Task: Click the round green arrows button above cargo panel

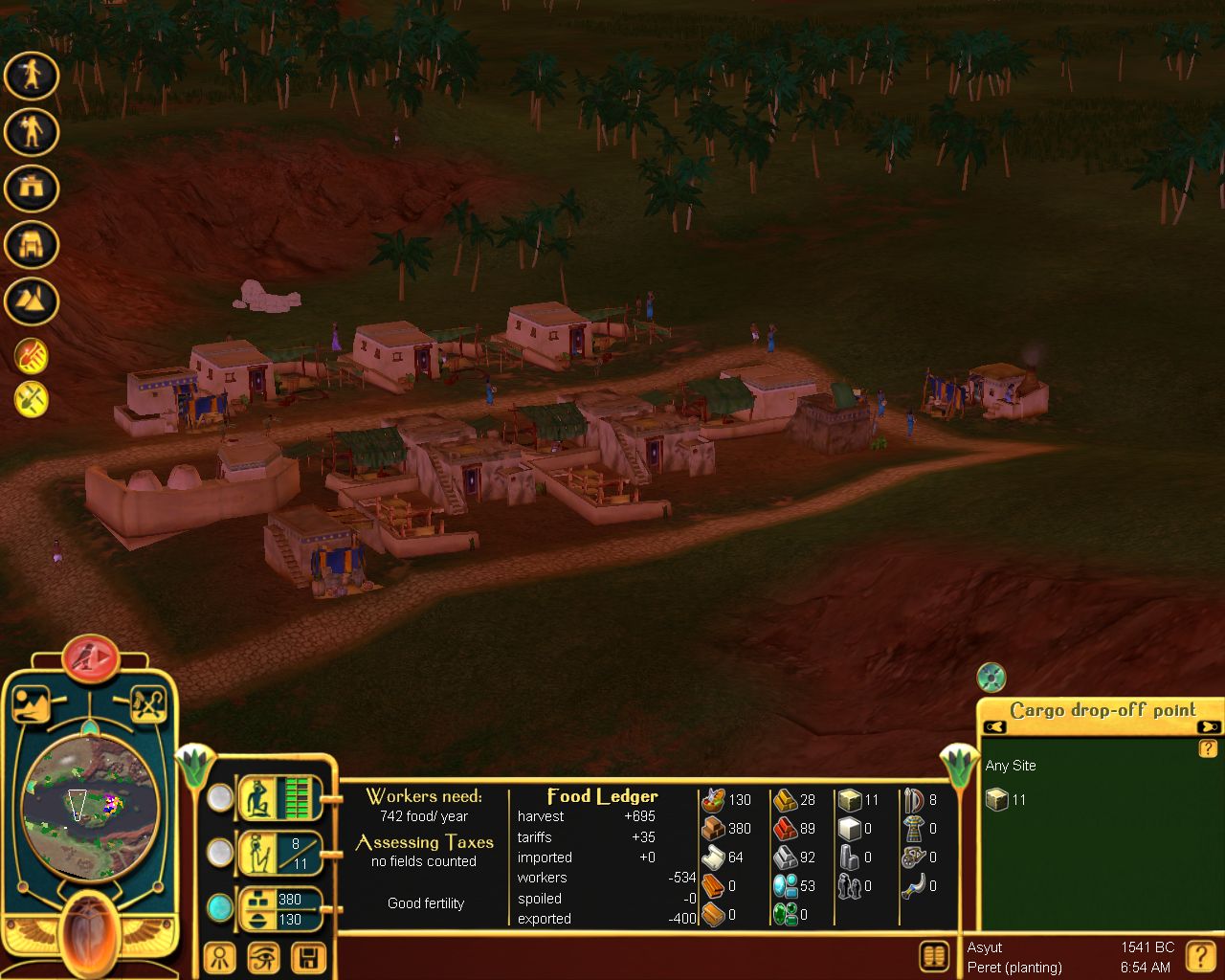Action: coord(991,678)
